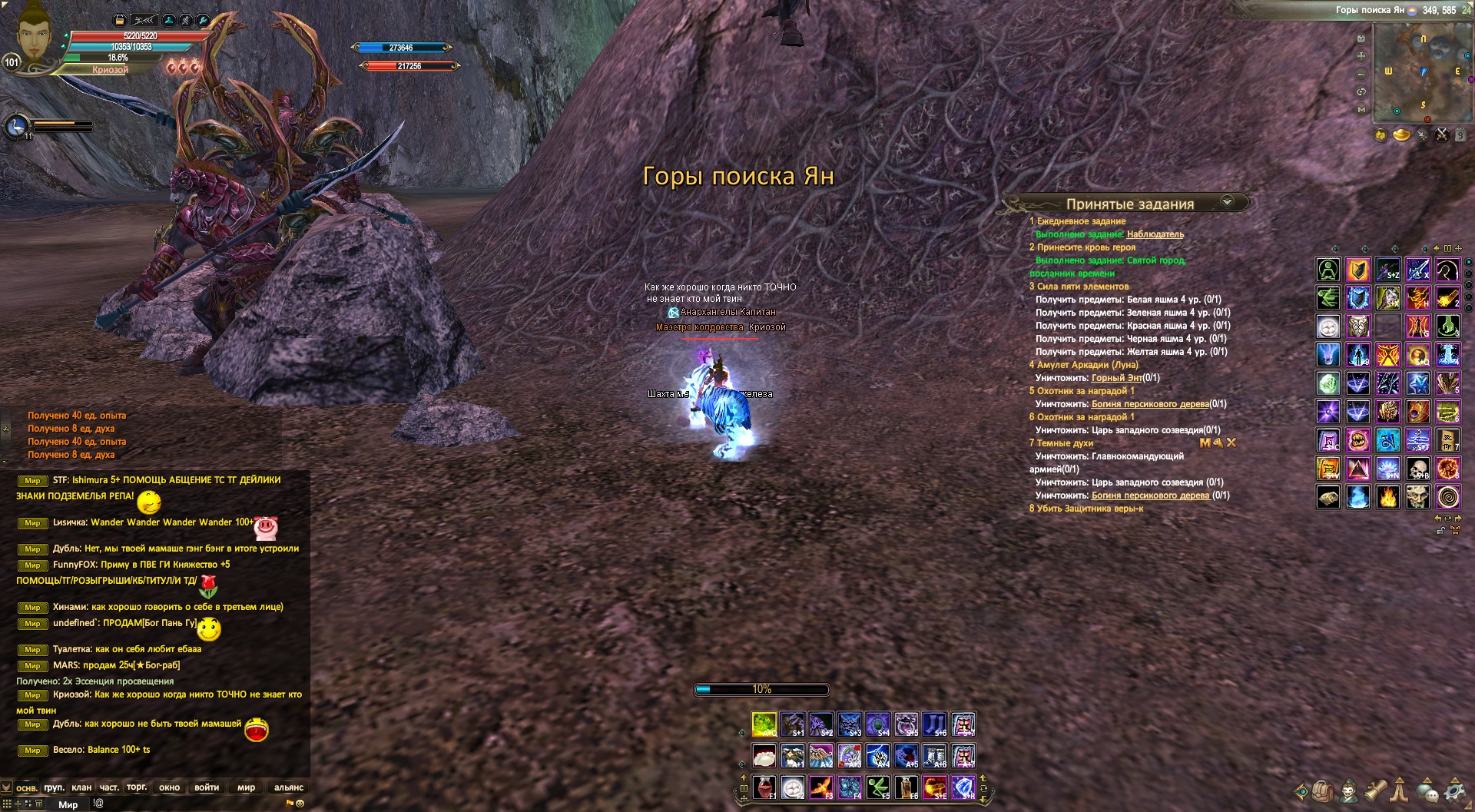This screenshot has width=1475, height=812.
Task: Follow the Горный Энт quest link
Action: click(1116, 378)
